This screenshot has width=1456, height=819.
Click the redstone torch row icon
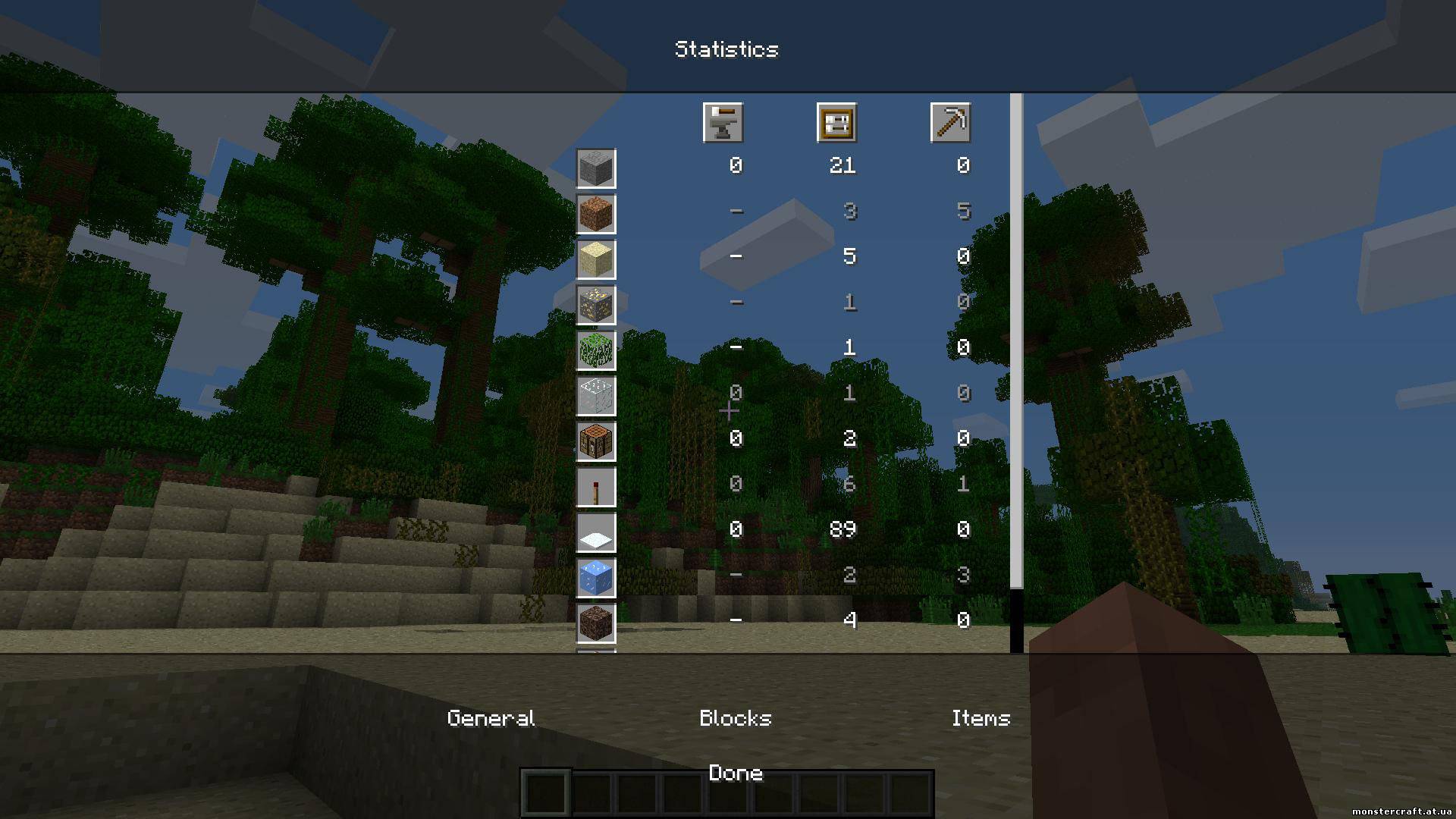point(596,487)
